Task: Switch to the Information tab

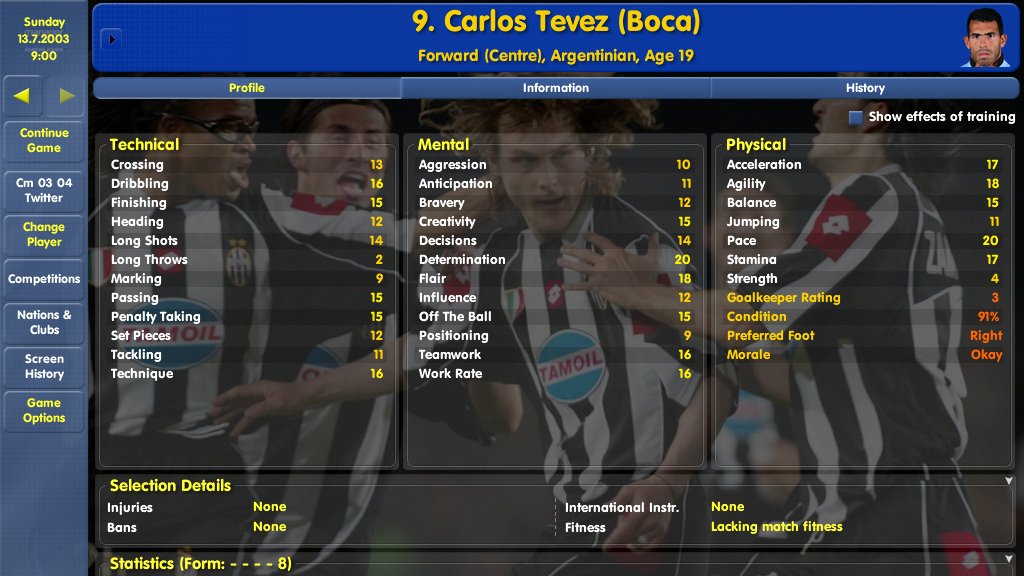Action: pos(556,88)
